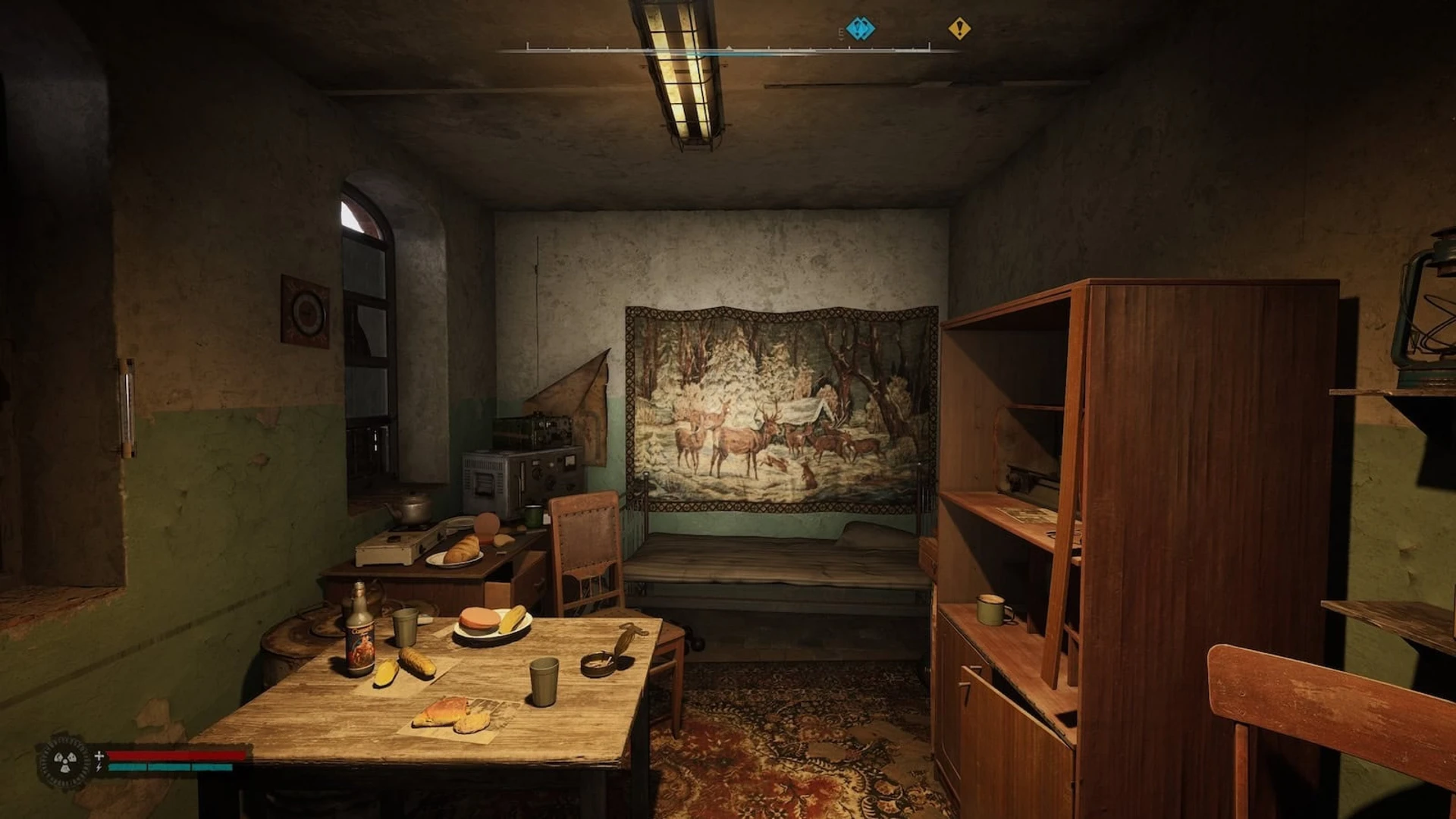This screenshot has height=819, width=1456.
Task: Click the center bearing tick on the compass bar
Action: [730, 48]
